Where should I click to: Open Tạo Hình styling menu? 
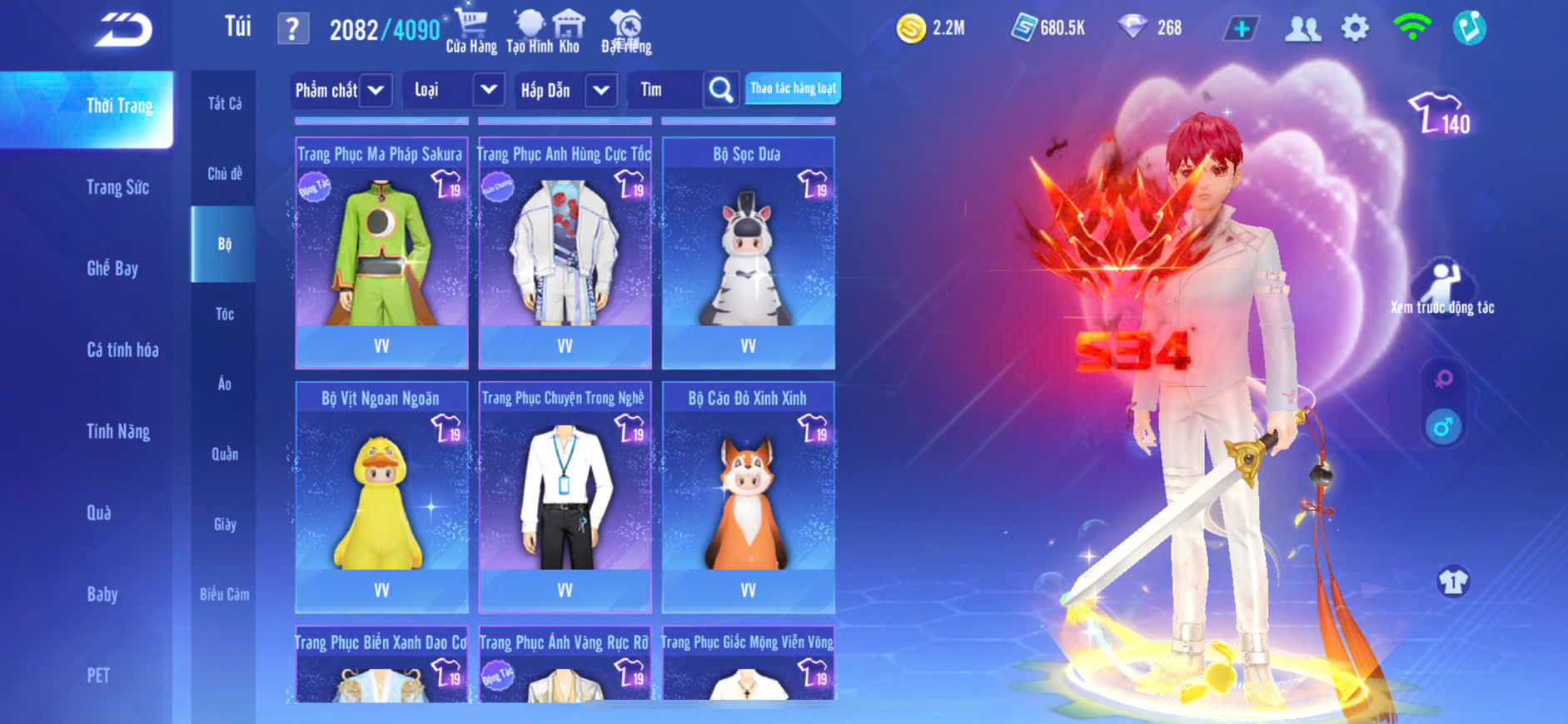tap(529, 32)
